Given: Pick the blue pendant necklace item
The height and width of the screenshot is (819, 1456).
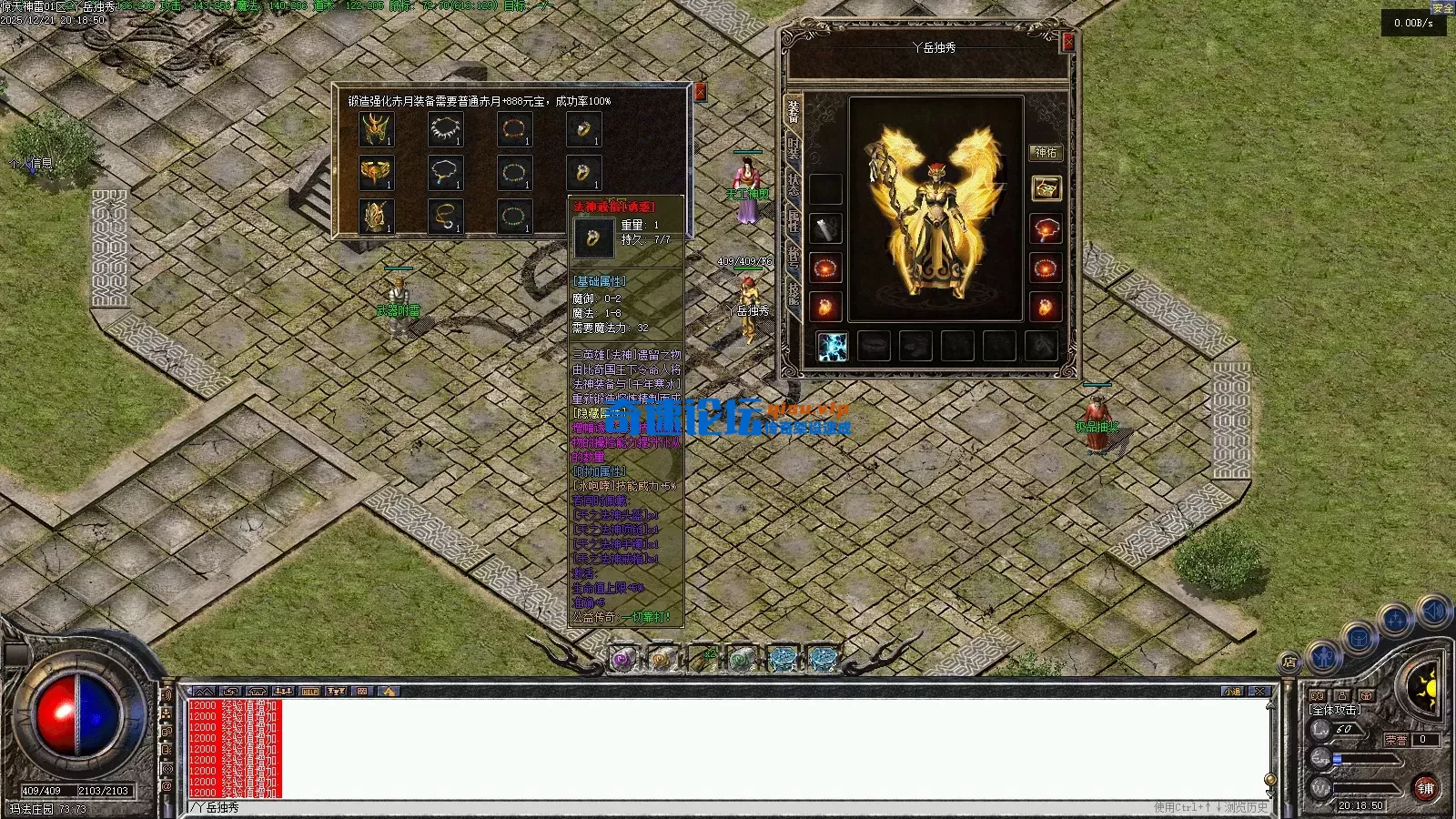Looking at the screenshot, I should [446, 173].
